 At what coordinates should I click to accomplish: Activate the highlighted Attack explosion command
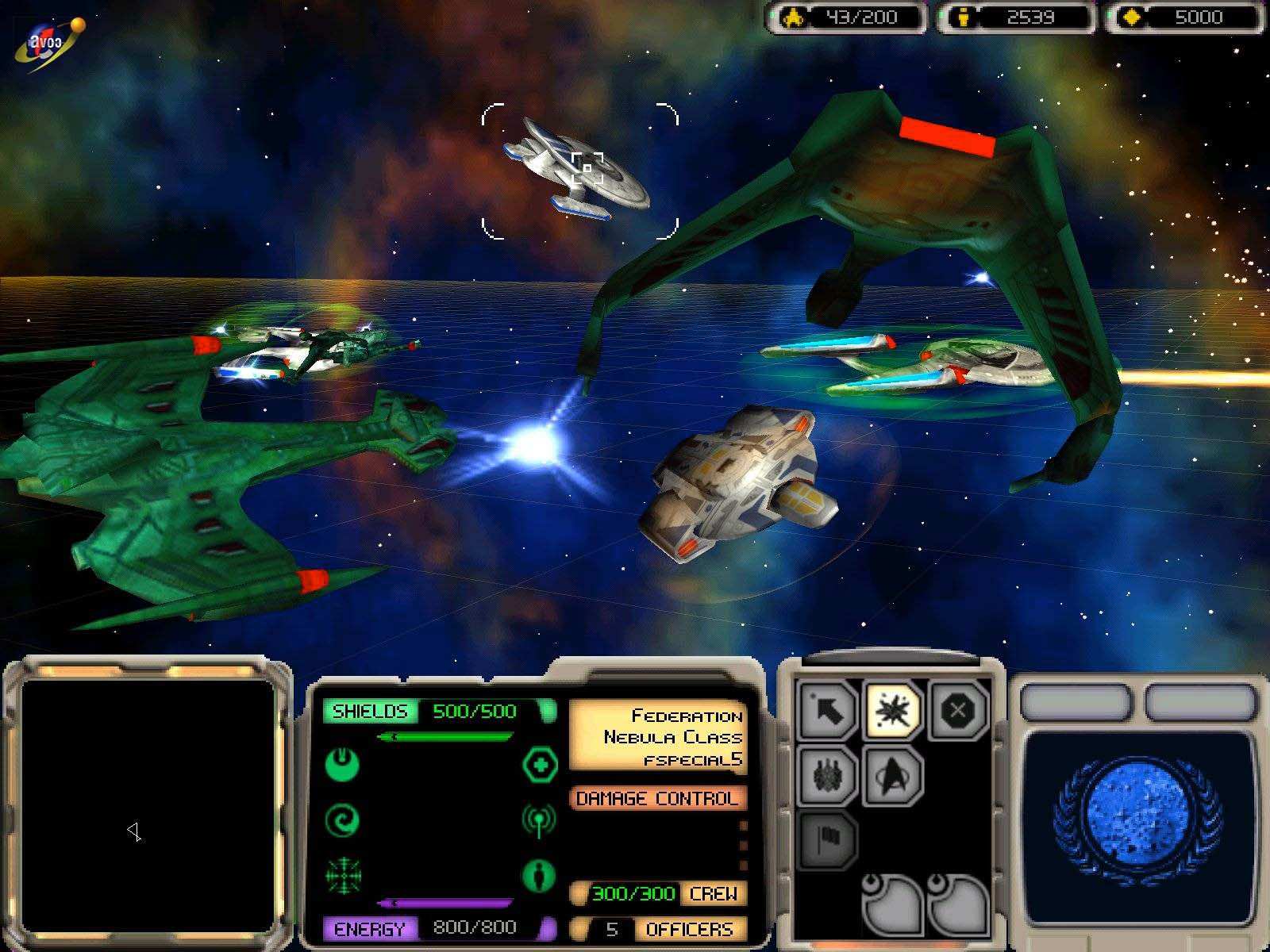(892, 710)
